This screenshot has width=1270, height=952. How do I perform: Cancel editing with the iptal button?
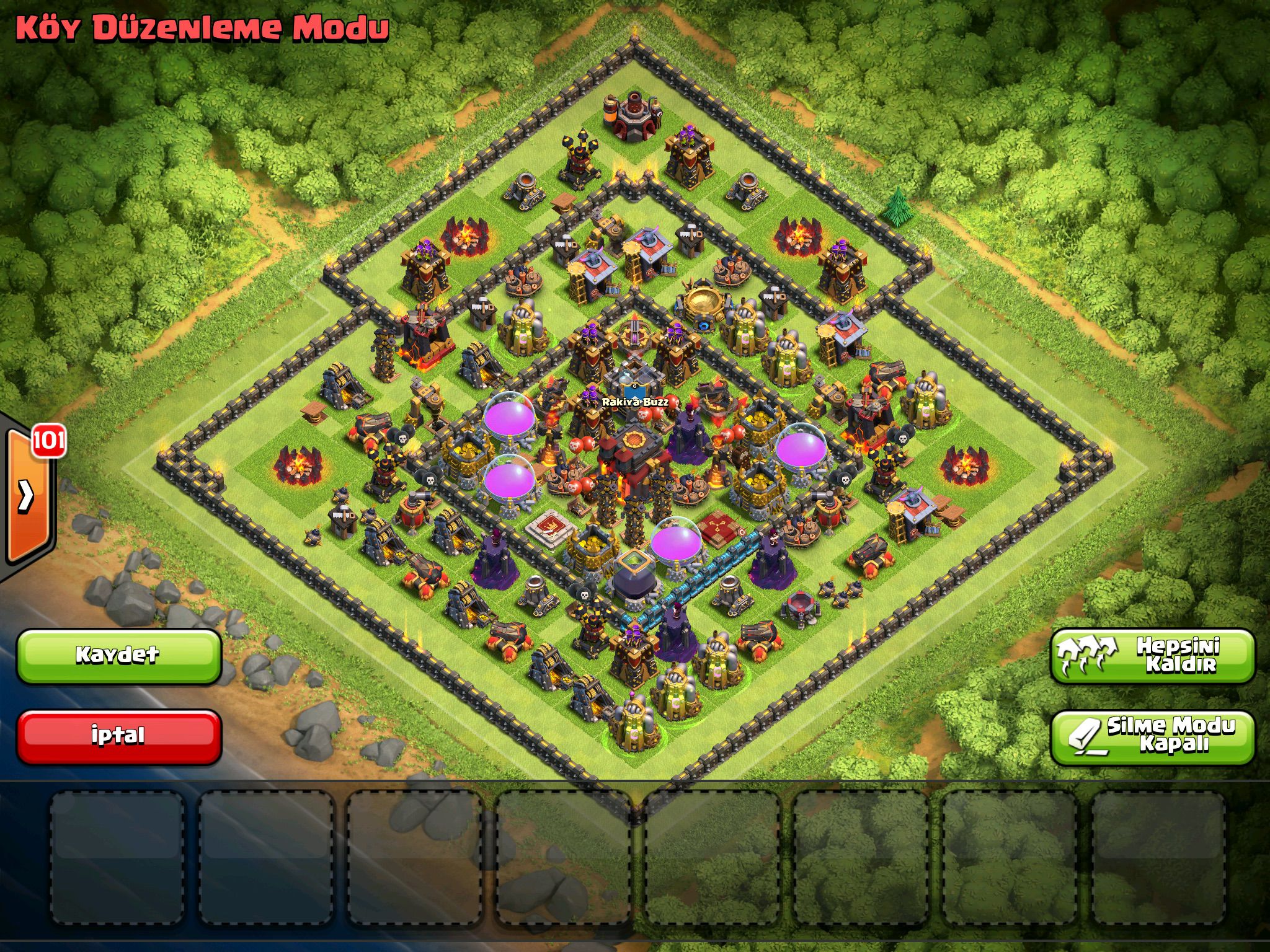click(x=118, y=736)
